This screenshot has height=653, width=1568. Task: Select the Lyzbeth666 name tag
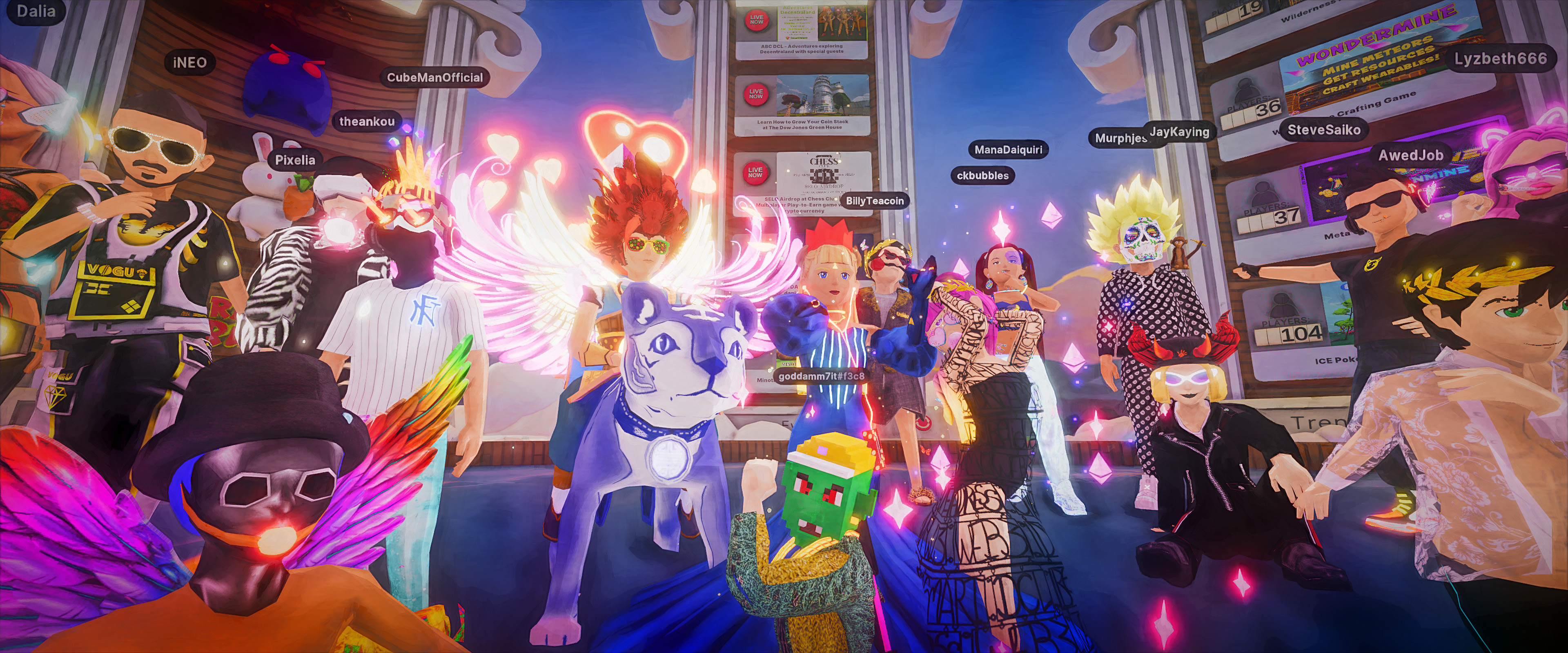coord(1501,59)
